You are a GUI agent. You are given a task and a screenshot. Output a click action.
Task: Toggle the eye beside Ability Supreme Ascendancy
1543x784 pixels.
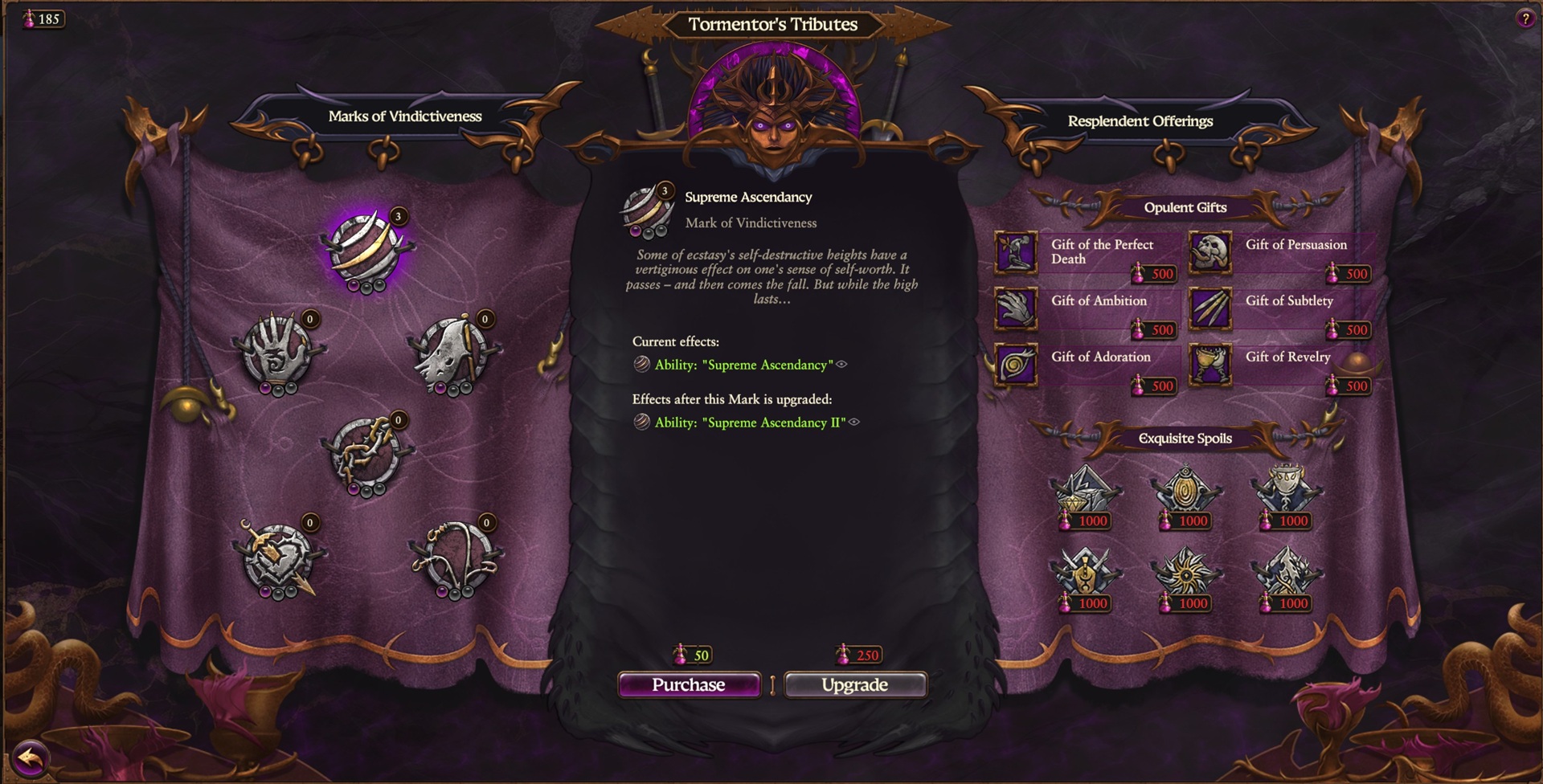[x=841, y=365]
